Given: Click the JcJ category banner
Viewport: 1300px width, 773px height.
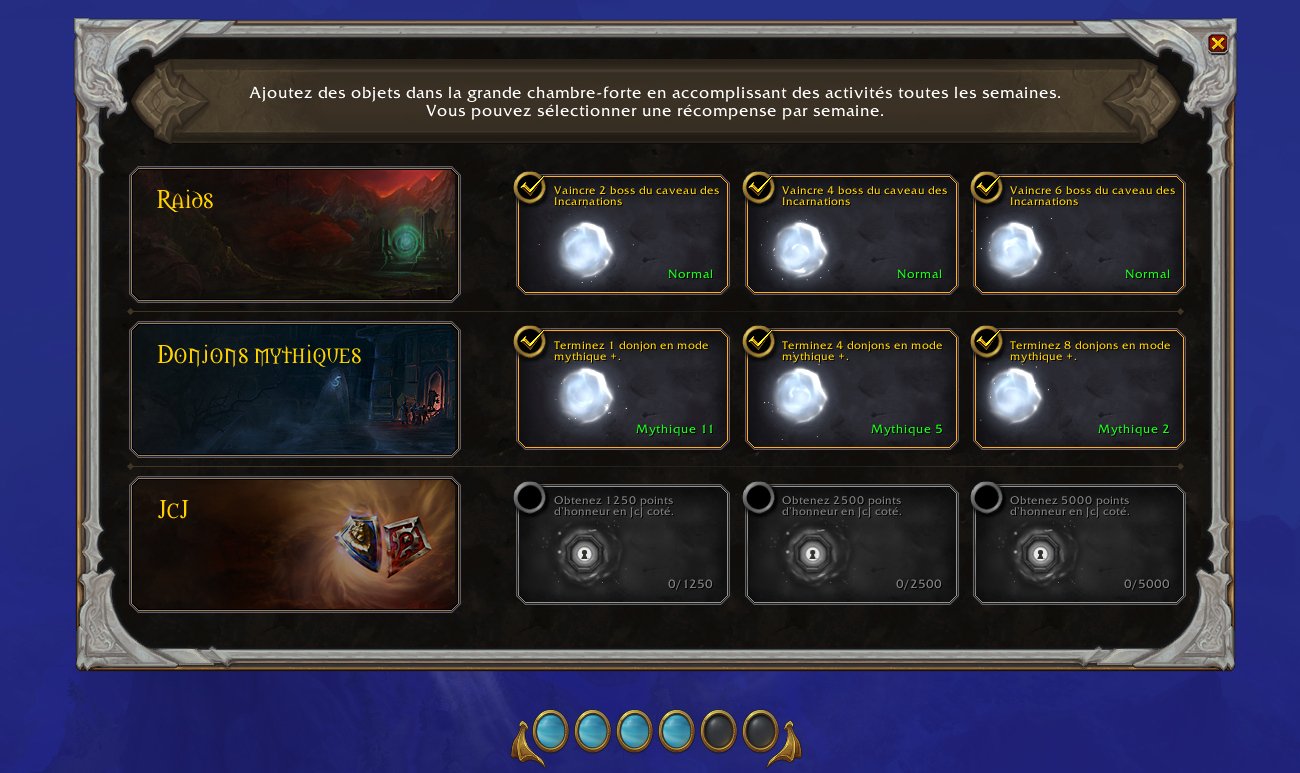Looking at the screenshot, I should [x=295, y=545].
